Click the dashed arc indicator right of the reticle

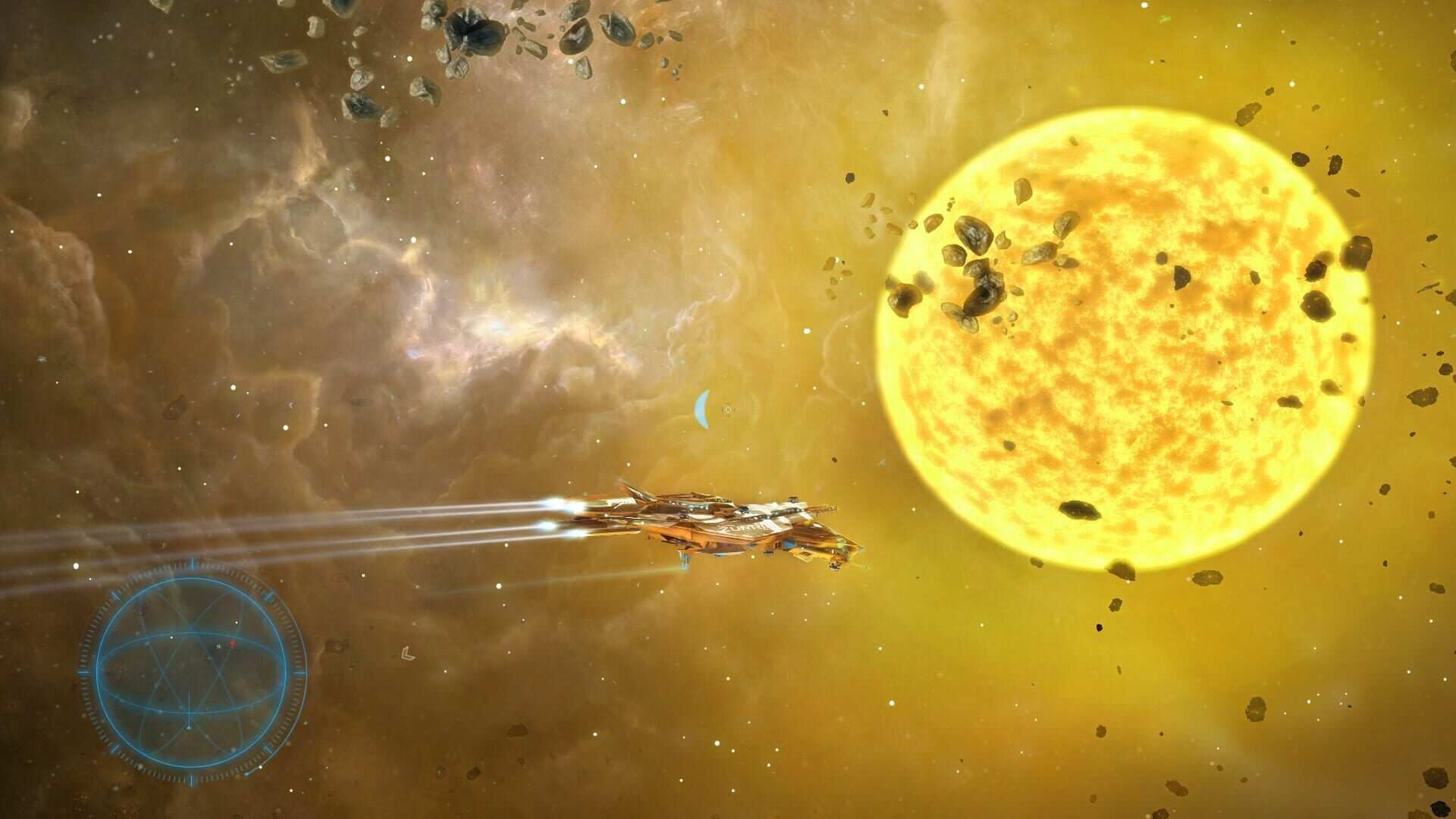(755, 408)
